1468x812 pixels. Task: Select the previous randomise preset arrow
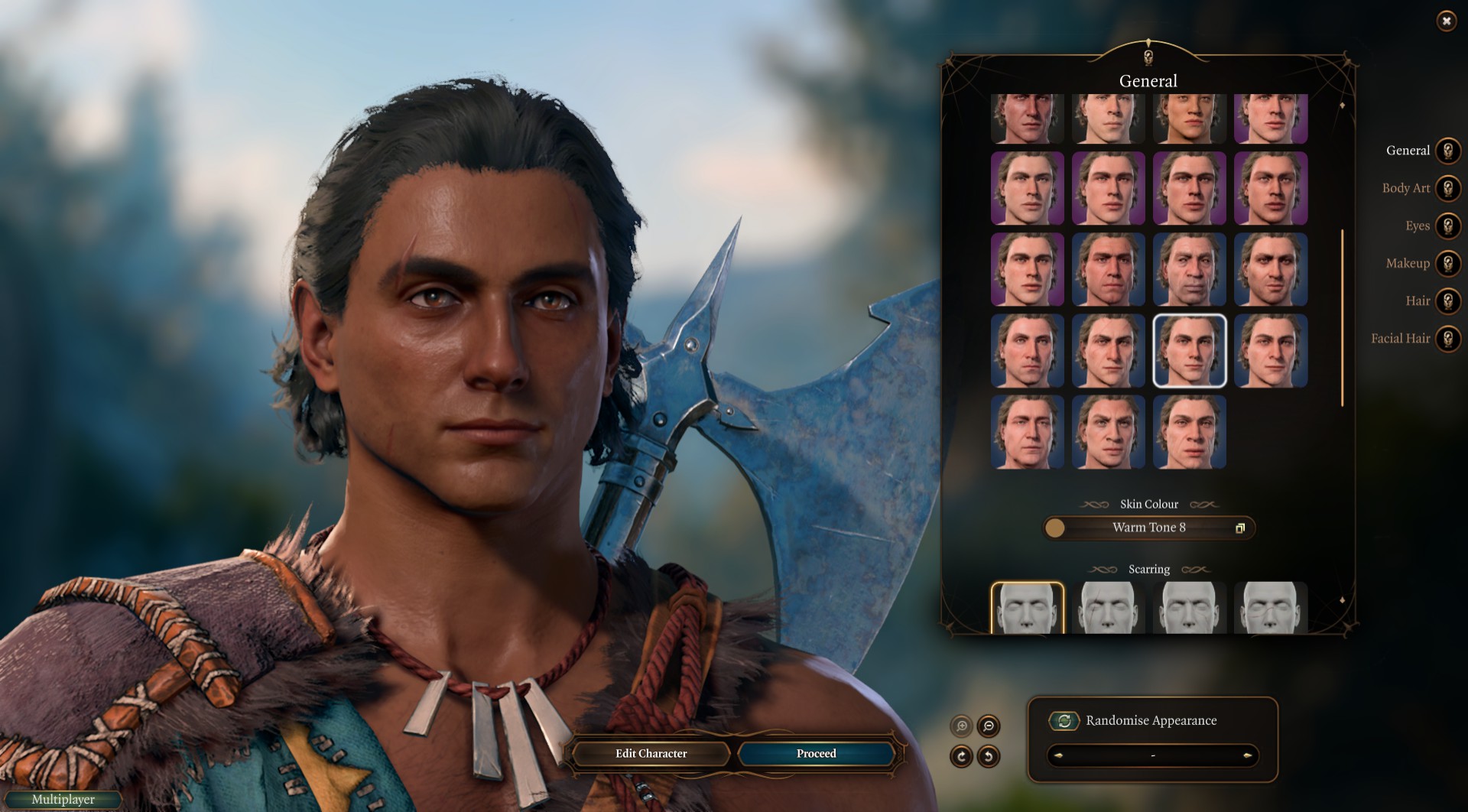(x=1059, y=755)
